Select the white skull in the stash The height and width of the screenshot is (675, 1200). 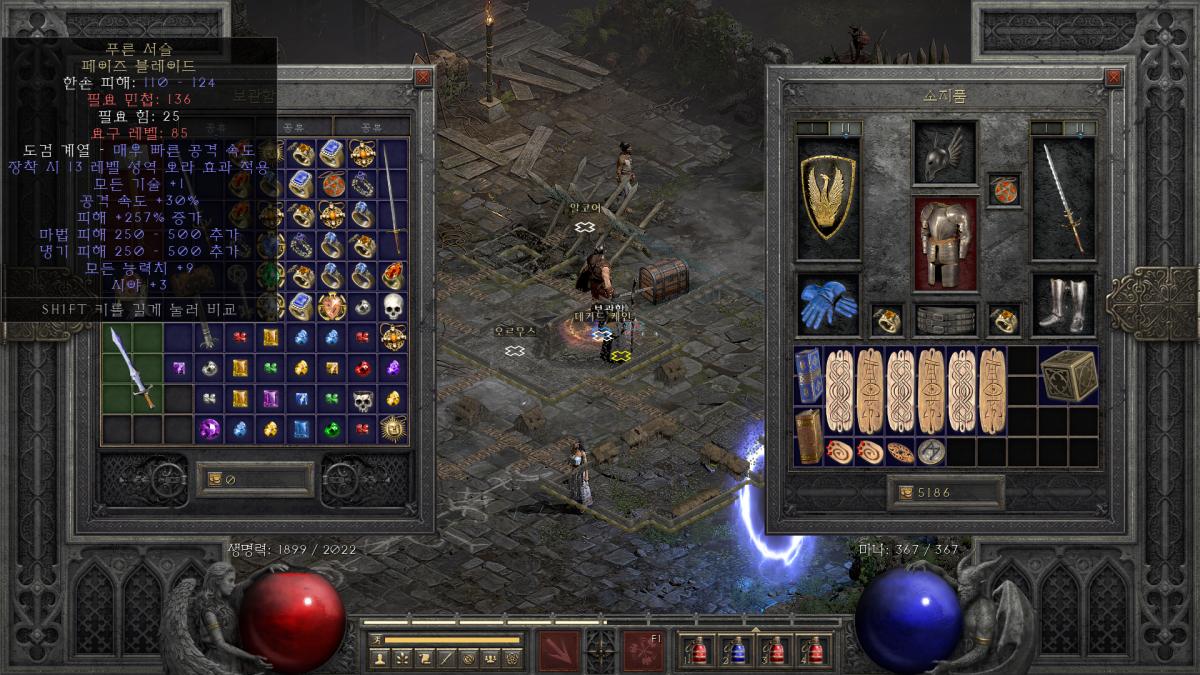tap(392, 308)
